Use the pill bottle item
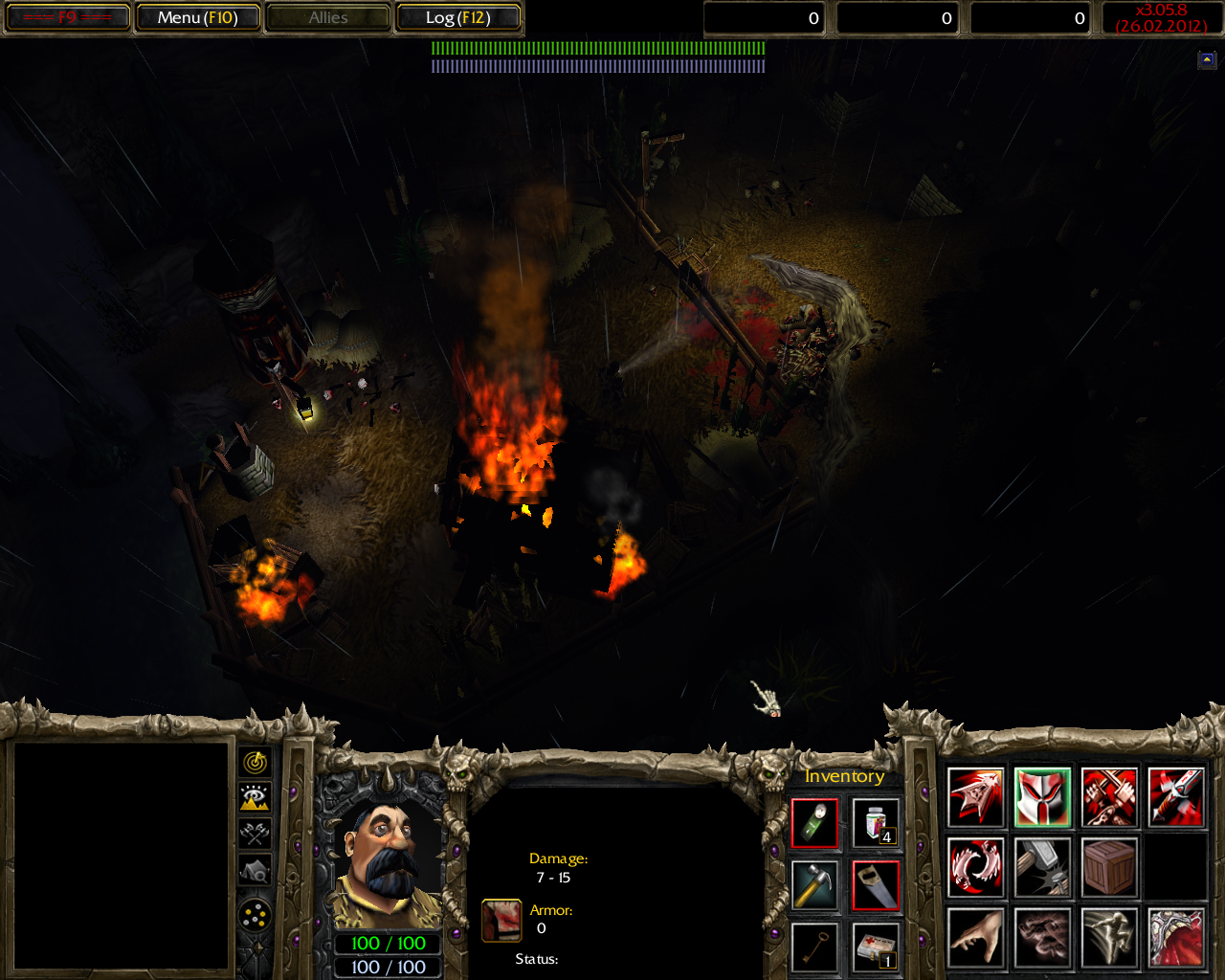1225x980 pixels. [876, 823]
